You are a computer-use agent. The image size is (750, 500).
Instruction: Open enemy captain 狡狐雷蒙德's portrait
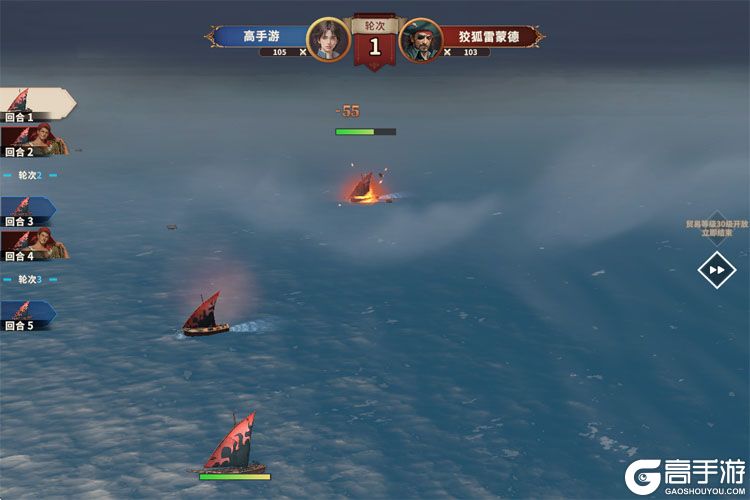(x=421, y=40)
